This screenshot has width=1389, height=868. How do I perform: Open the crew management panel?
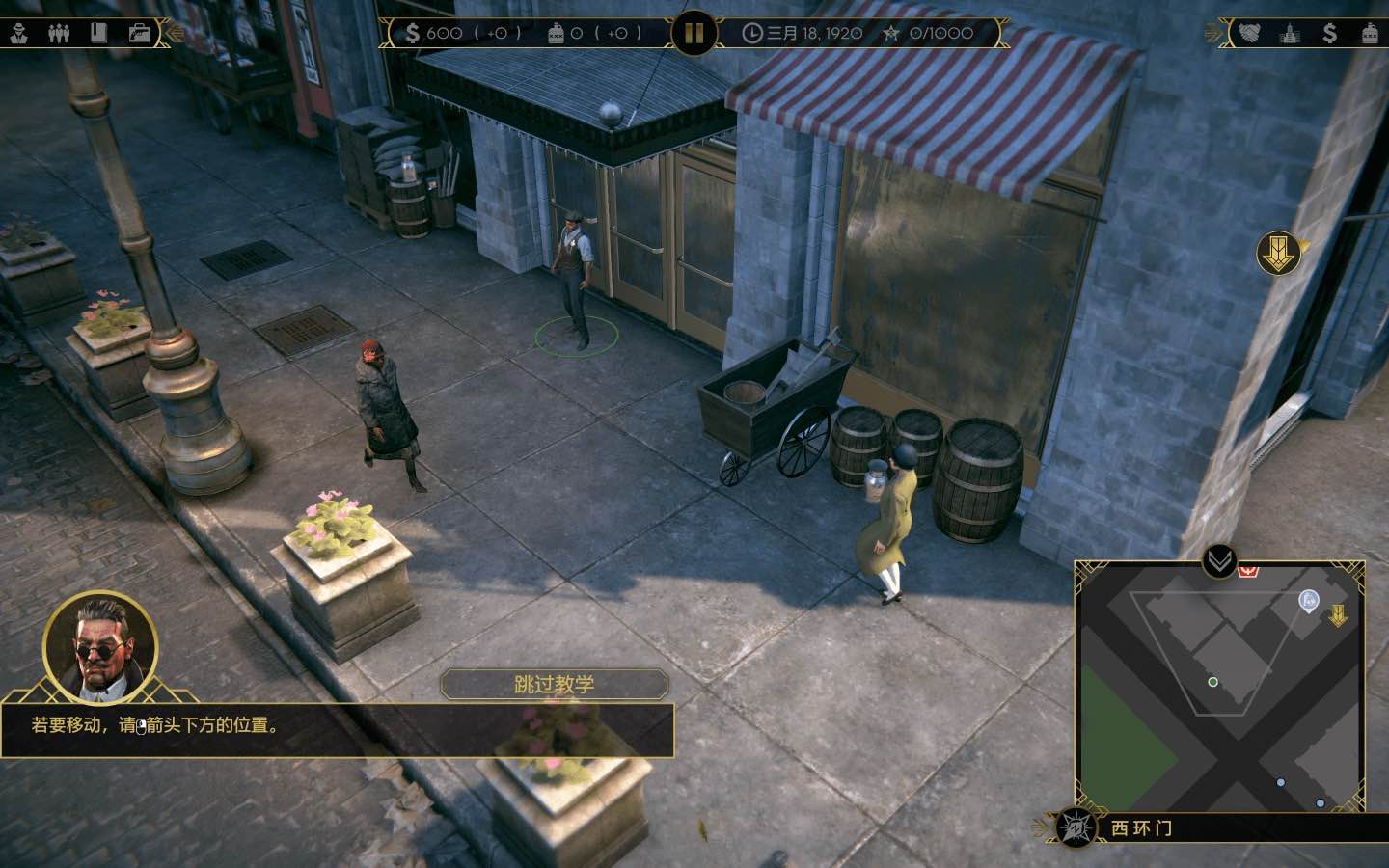[58, 31]
